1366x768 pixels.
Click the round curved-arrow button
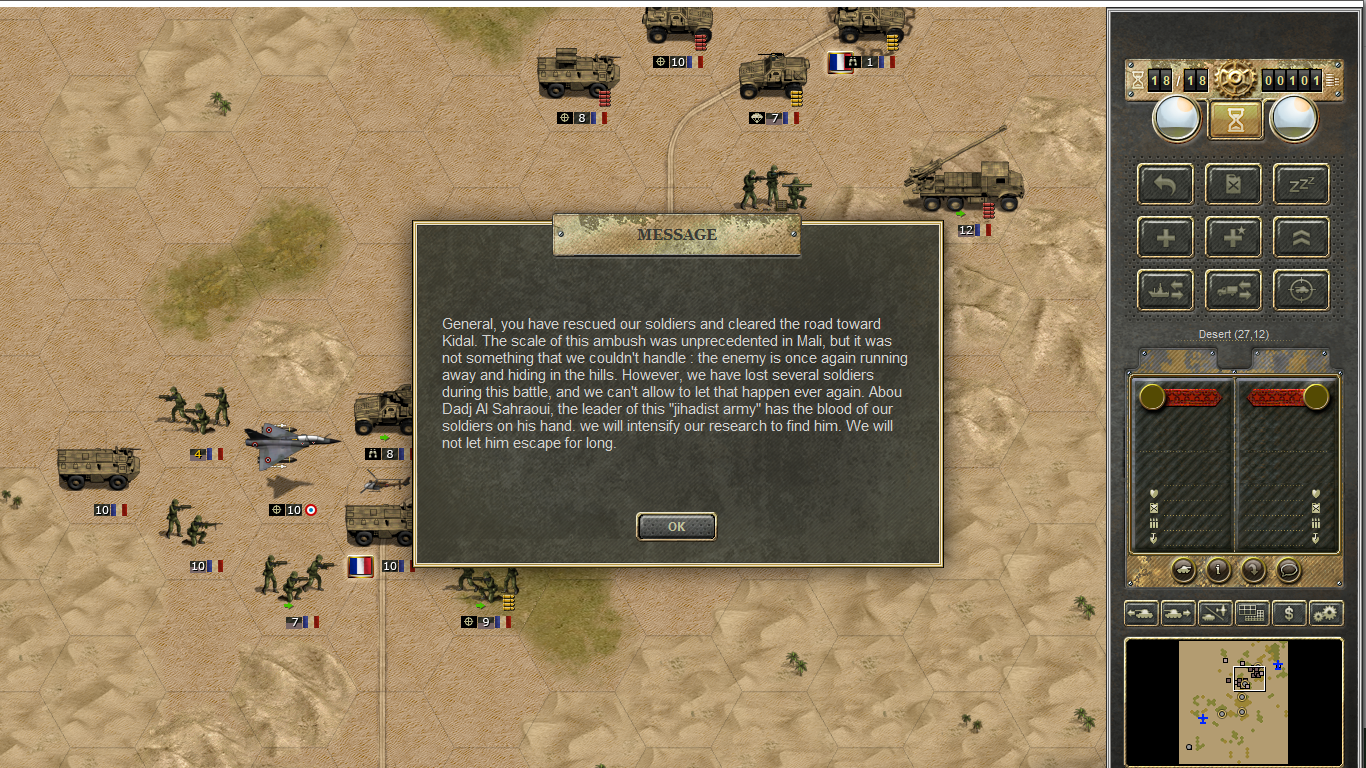coord(1254,570)
